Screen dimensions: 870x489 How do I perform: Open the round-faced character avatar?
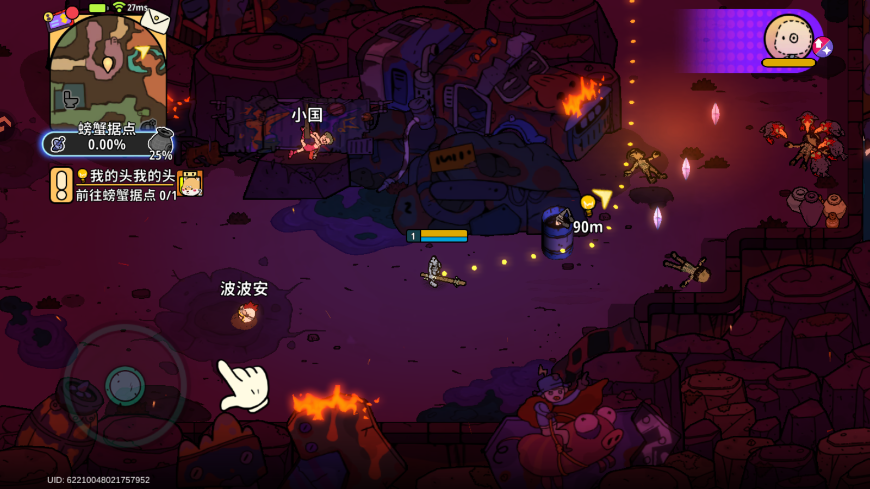(x=788, y=38)
